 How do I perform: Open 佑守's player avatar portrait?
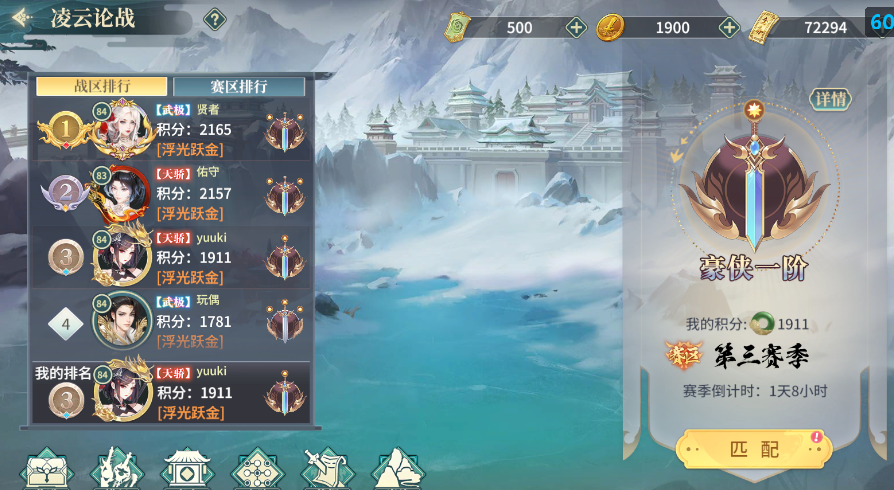click(124, 194)
